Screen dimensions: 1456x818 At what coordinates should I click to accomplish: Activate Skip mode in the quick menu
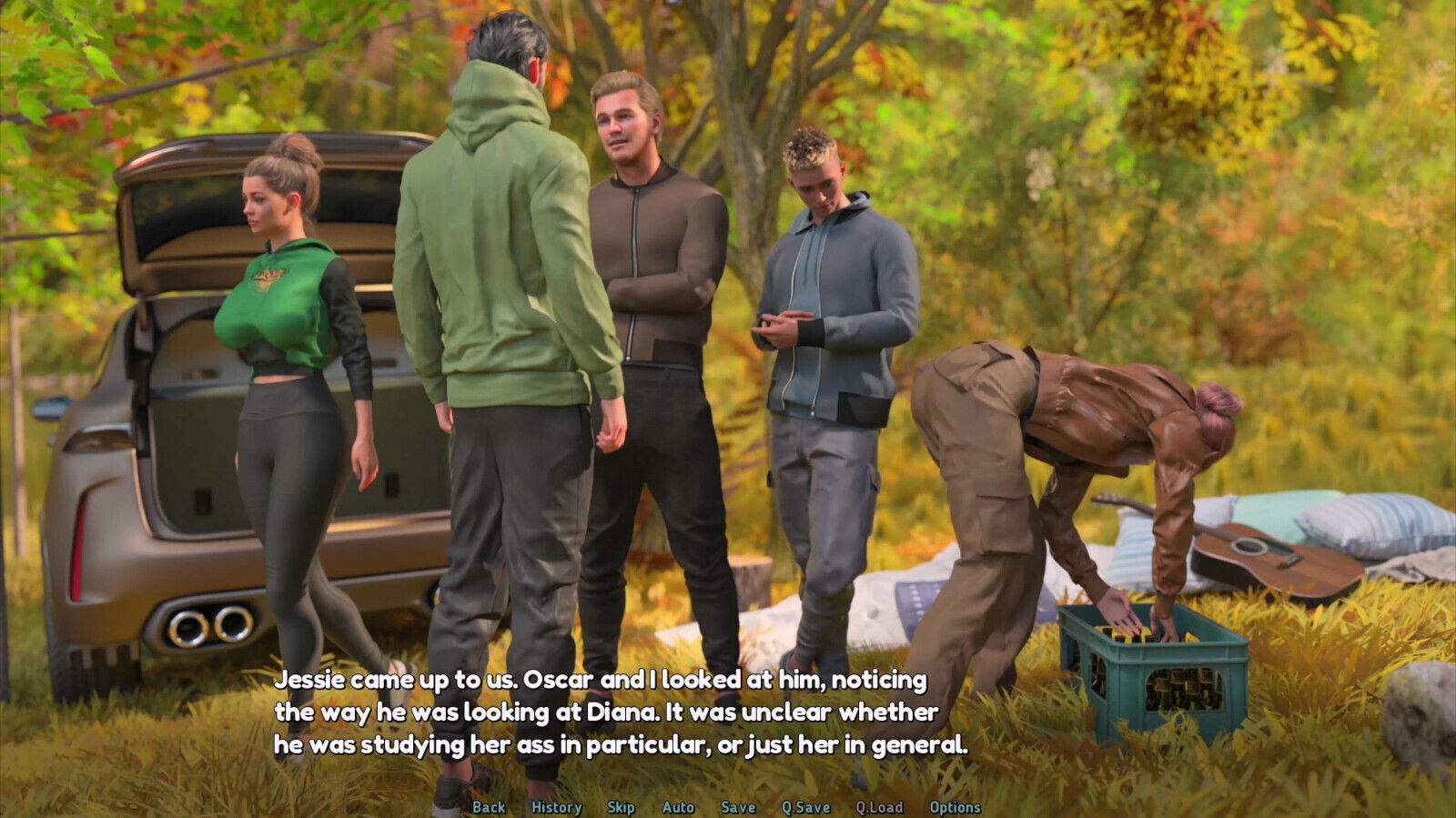(x=621, y=807)
